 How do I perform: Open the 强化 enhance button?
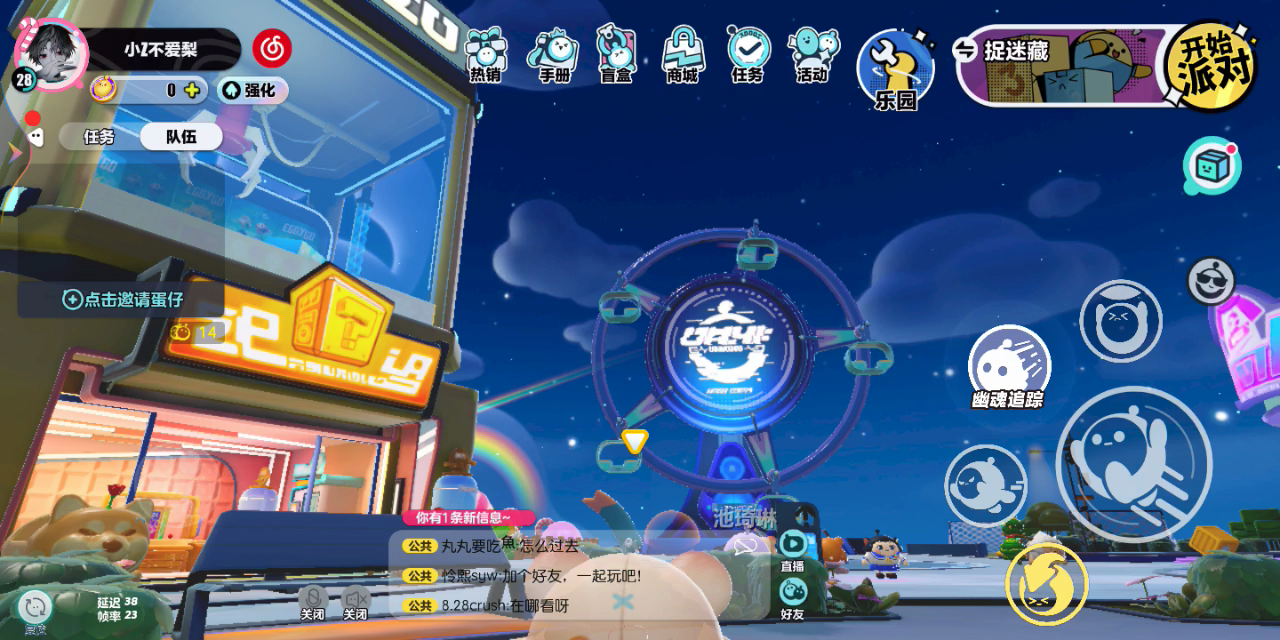pos(252,90)
